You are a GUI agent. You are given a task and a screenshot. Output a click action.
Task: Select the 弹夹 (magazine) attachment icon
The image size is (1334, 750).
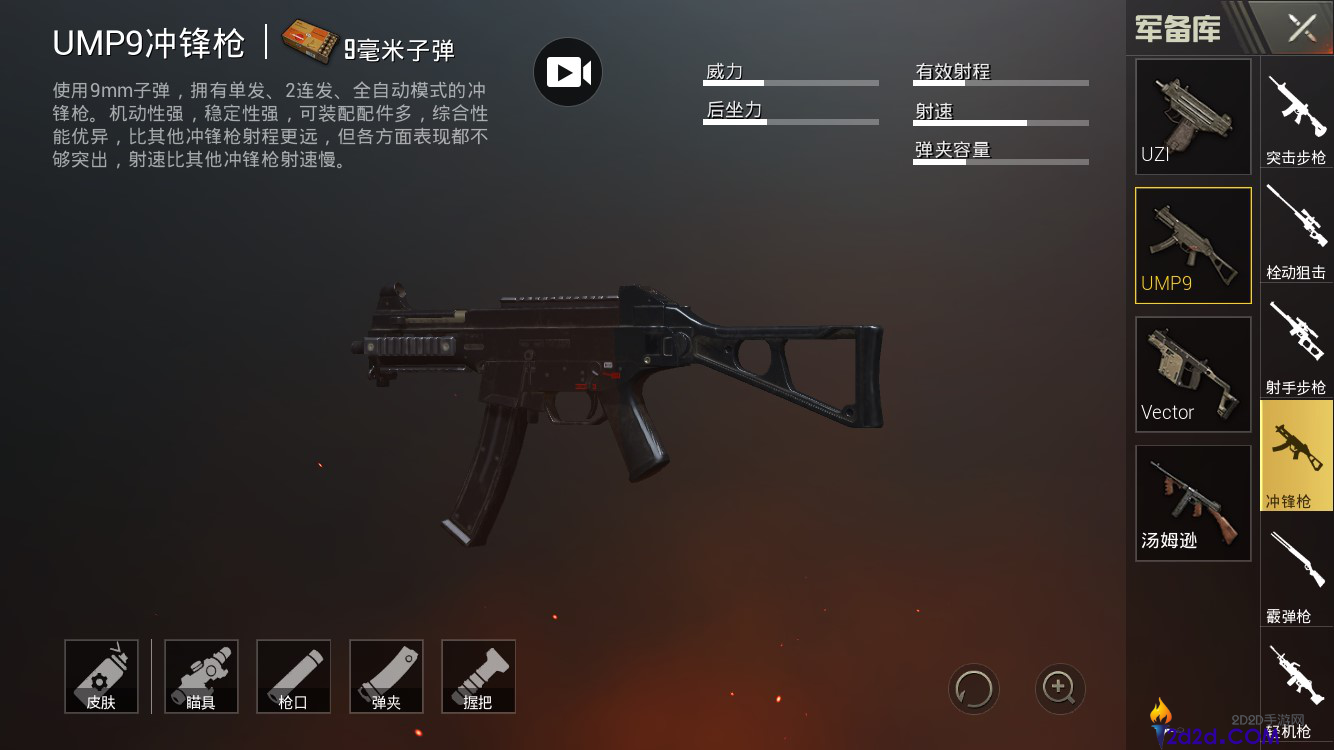click(x=386, y=676)
